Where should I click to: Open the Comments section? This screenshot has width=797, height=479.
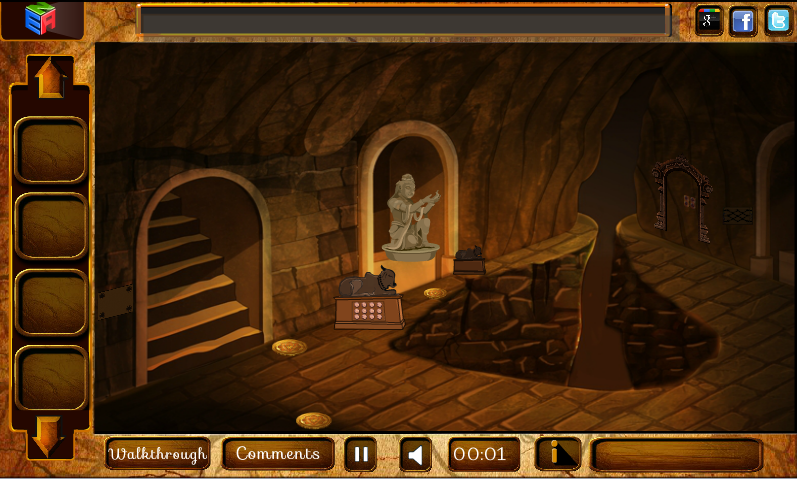point(278,454)
